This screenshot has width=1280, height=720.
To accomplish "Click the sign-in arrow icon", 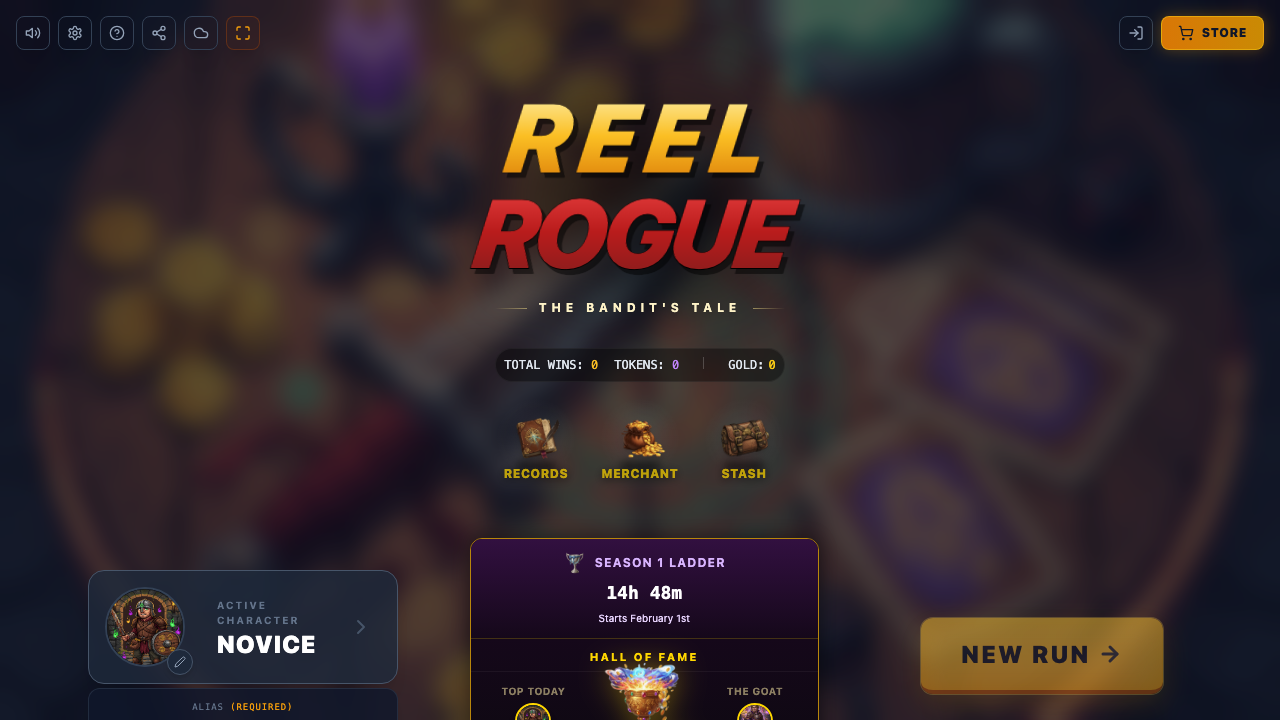I will click(x=1136, y=32).
